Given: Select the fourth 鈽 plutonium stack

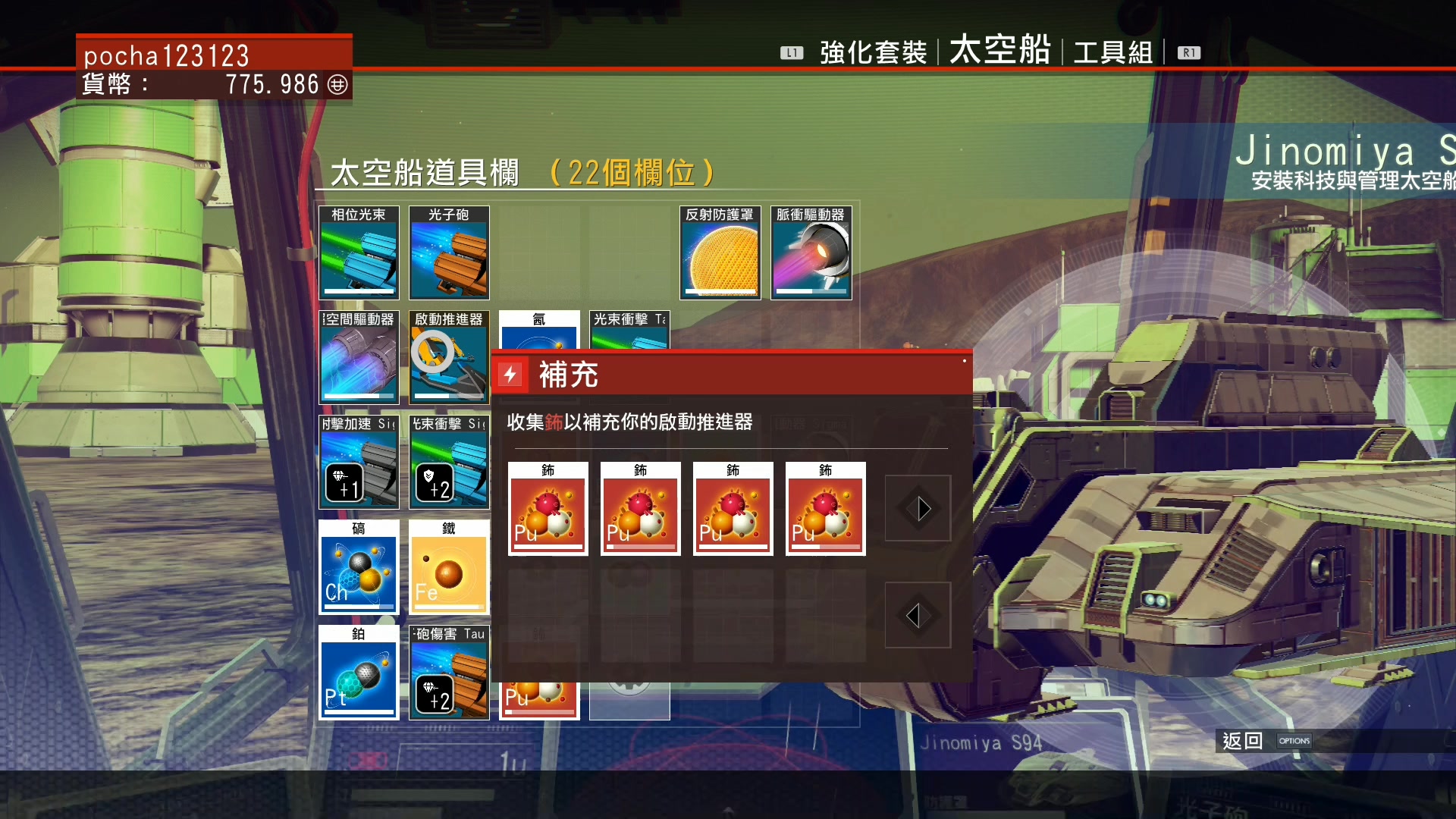Looking at the screenshot, I should (825, 509).
